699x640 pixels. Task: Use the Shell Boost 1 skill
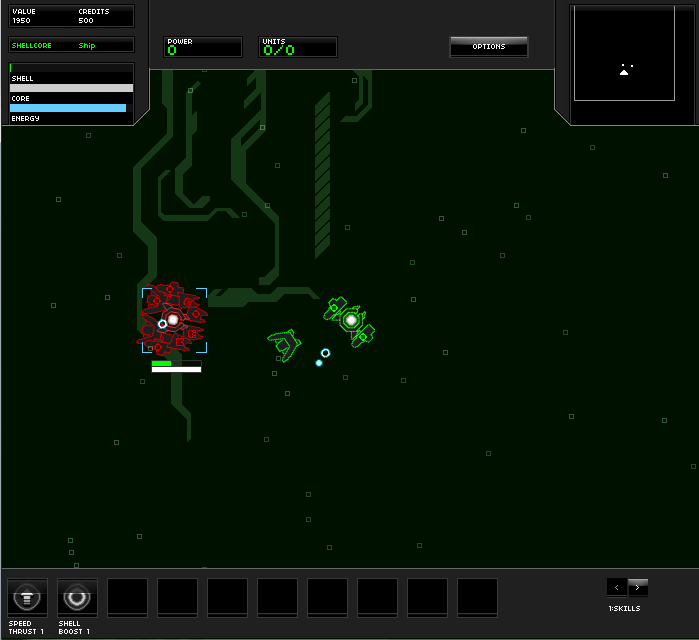(x=77, y=598)
